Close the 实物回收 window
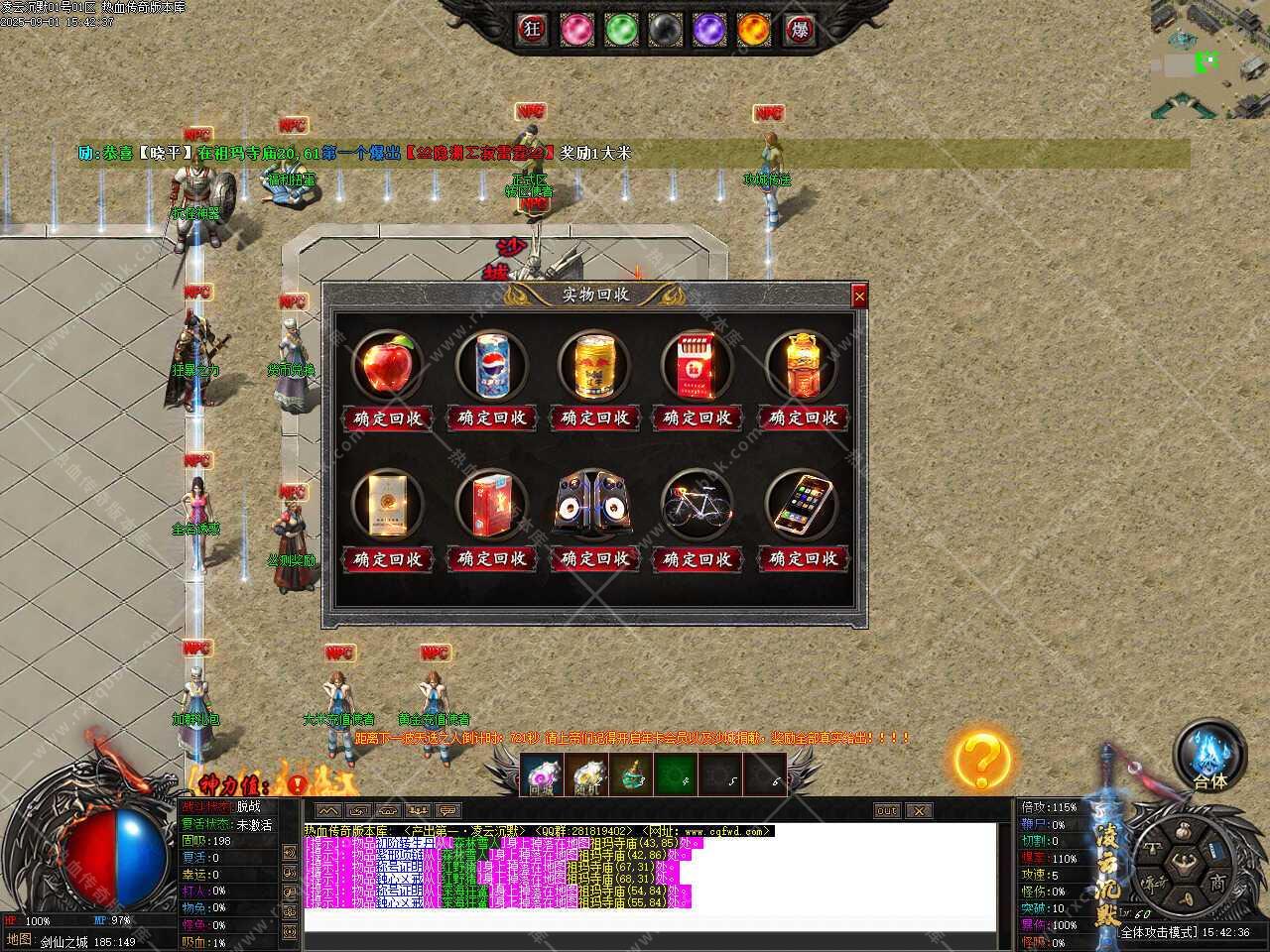This screenshot has width=1270, height=952. (x=859, y=296)
